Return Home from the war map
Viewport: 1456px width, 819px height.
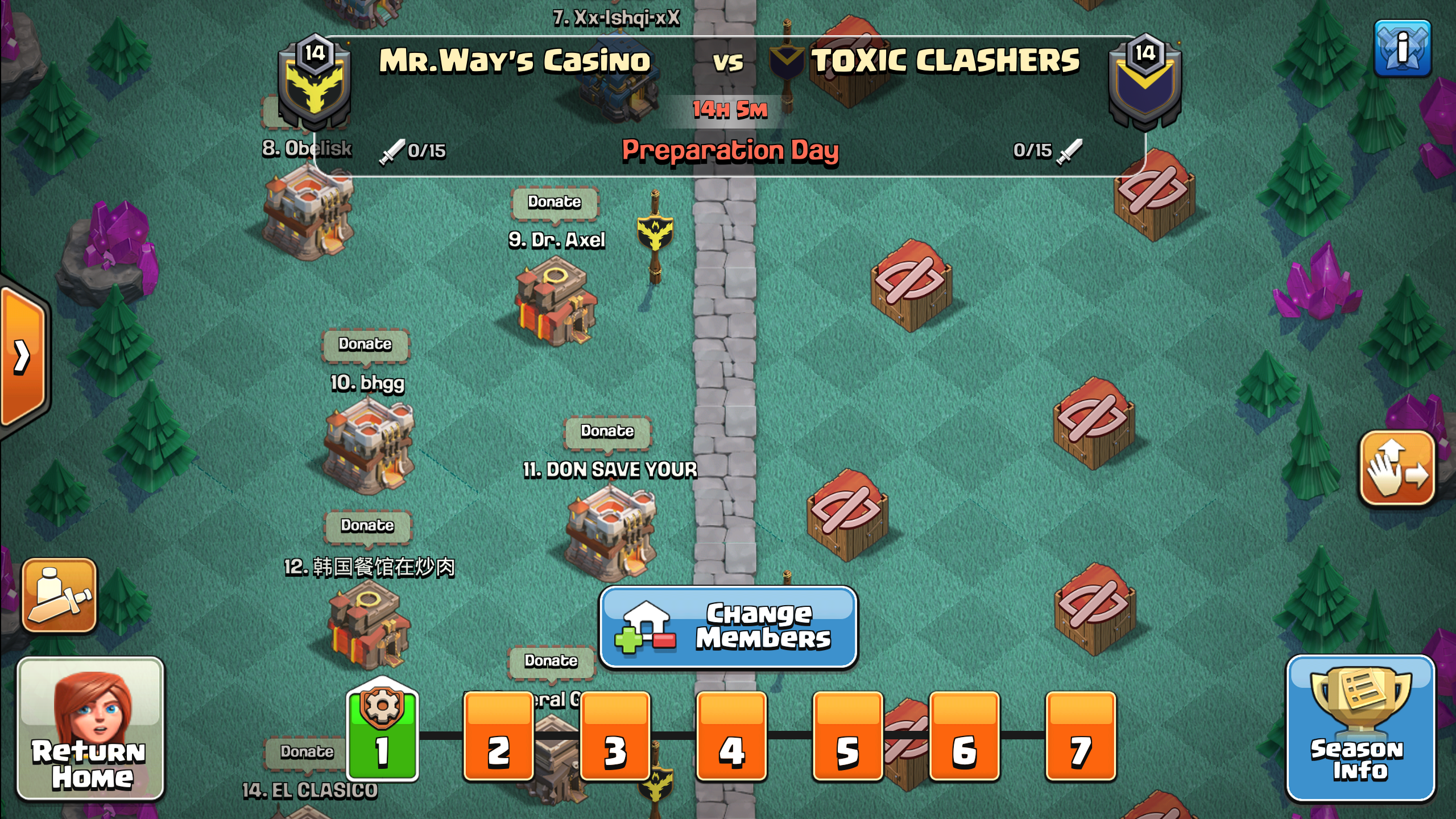pyautogui.click(x=91, y=729)
